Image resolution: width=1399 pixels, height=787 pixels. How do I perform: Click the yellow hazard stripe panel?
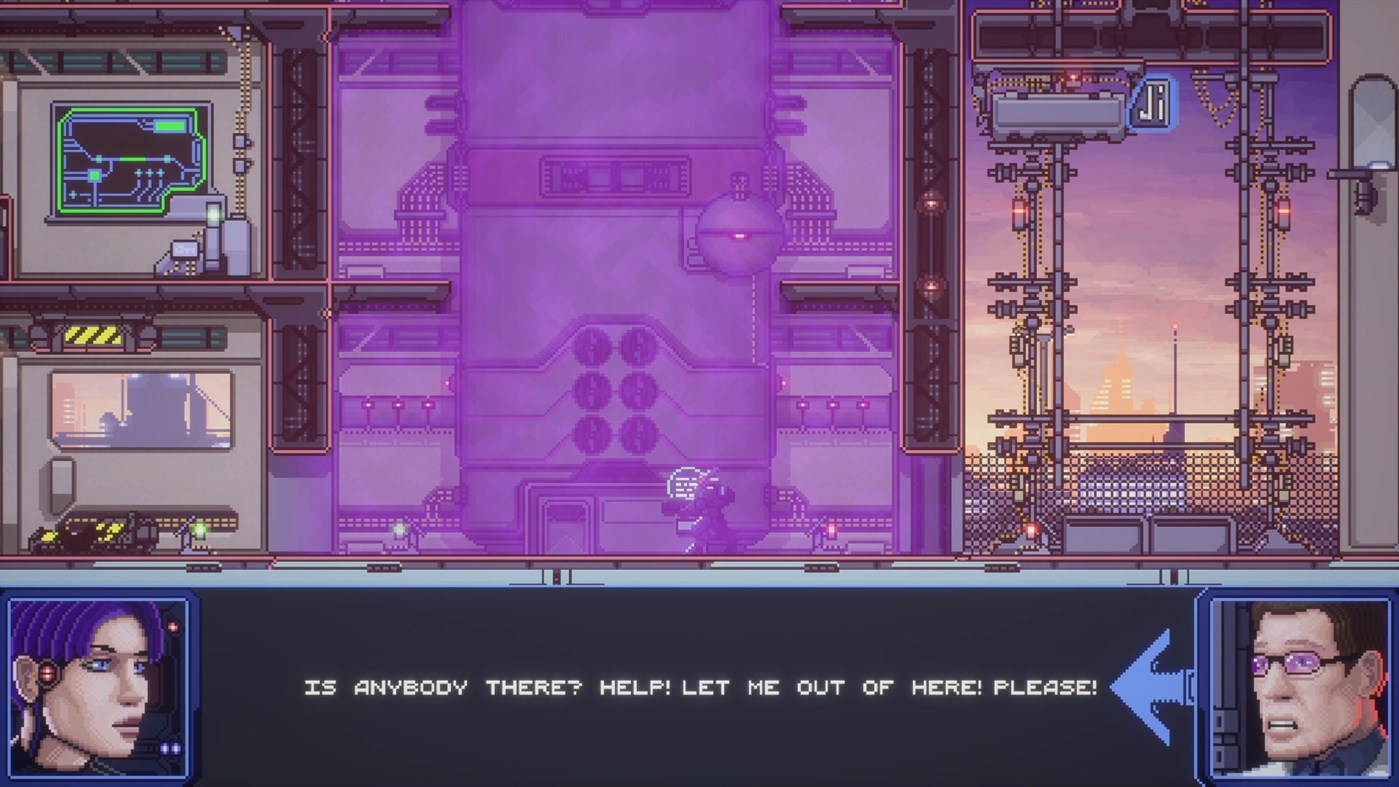95,333
